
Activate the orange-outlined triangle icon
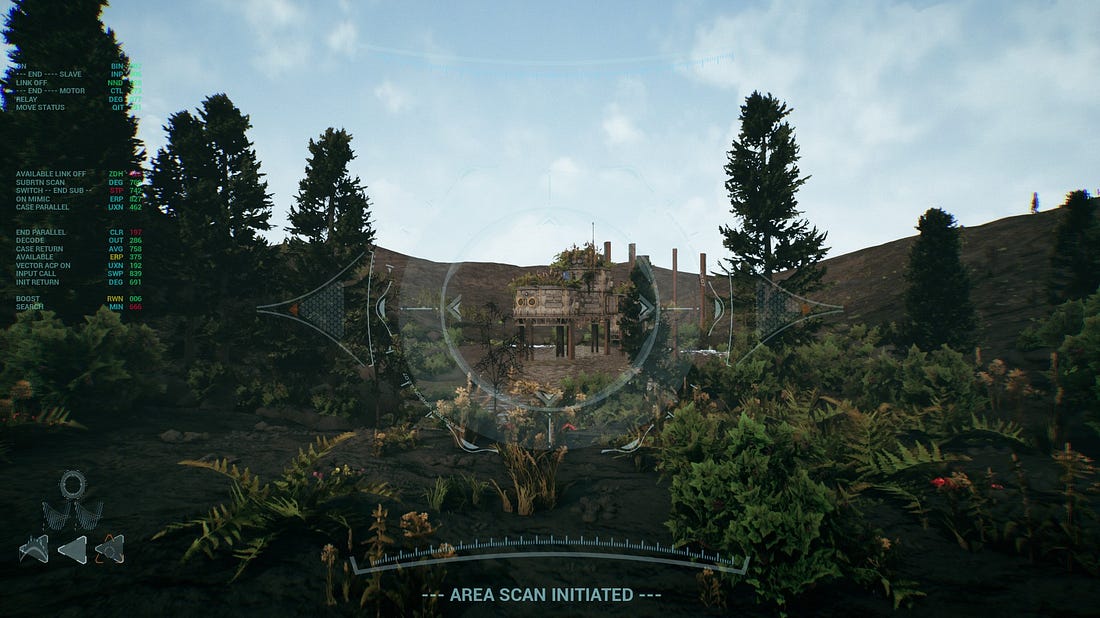tap(110, 548)
